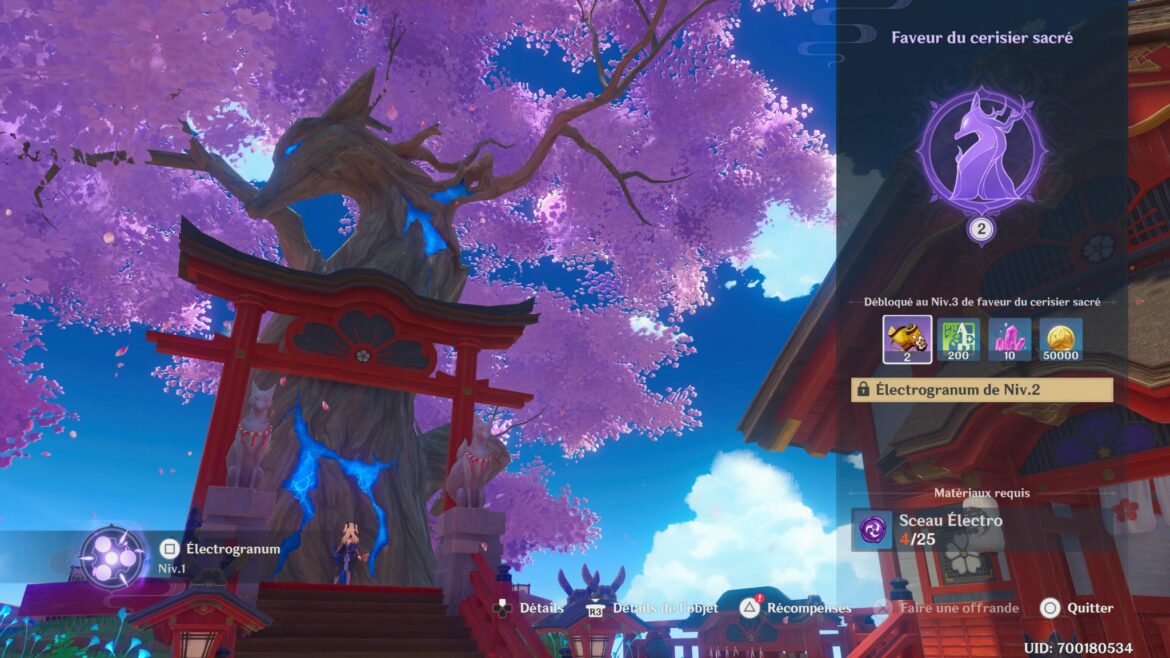Select the pink crystal reward slot
Image resolution: width=1170 pixels, height=658 pixels.
[1010, 340]
